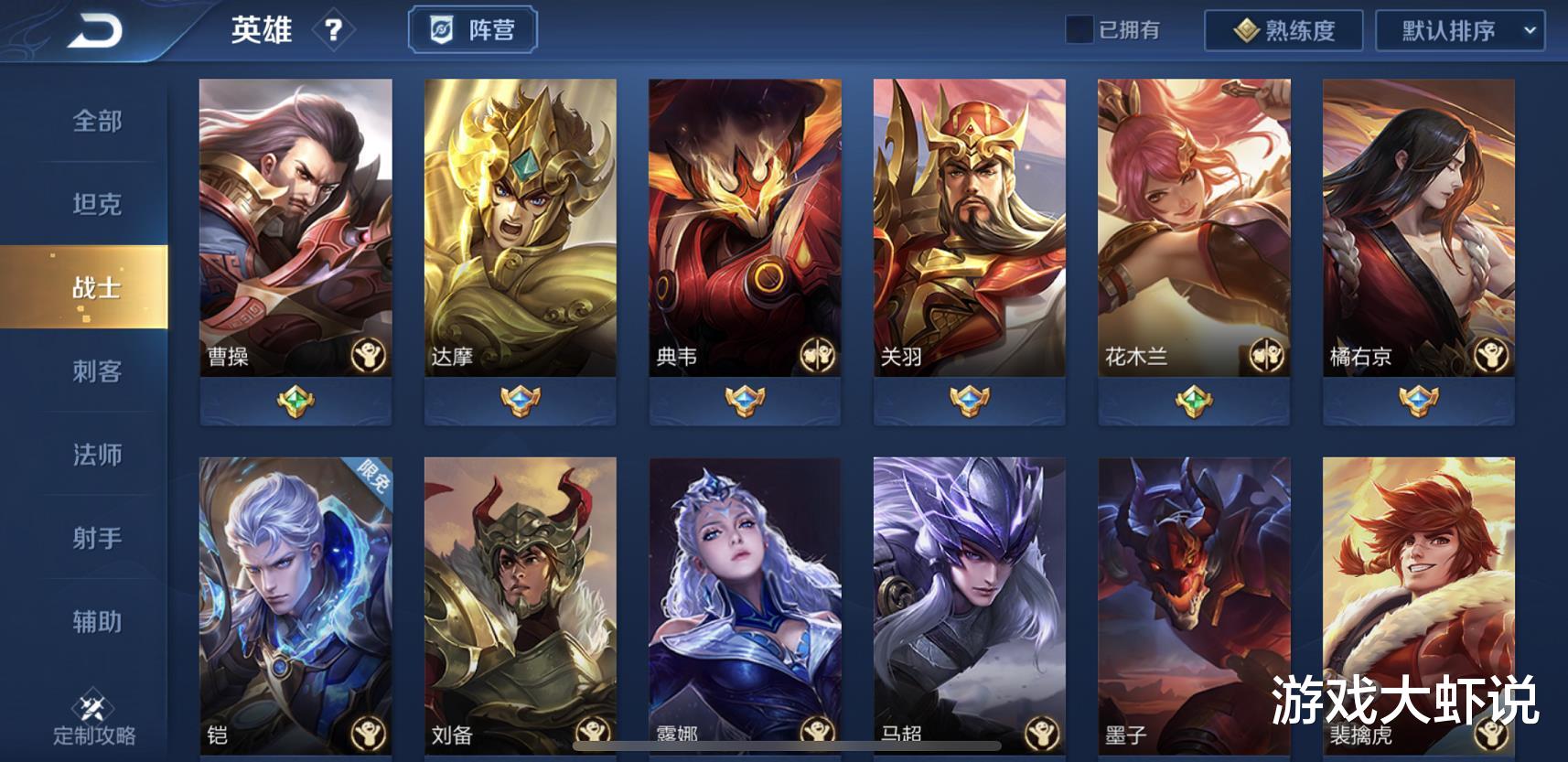The image size is (1568, 762).
Task: Click the teammate icon on 典韦's card
Action: [x=819, y=353]
